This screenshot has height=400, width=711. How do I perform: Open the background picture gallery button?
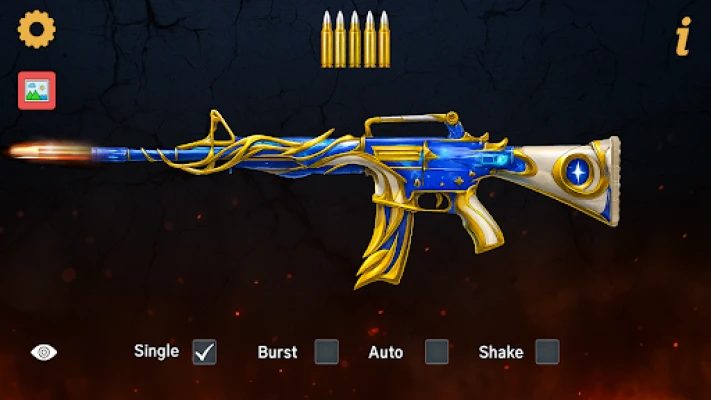coord(37,90)
